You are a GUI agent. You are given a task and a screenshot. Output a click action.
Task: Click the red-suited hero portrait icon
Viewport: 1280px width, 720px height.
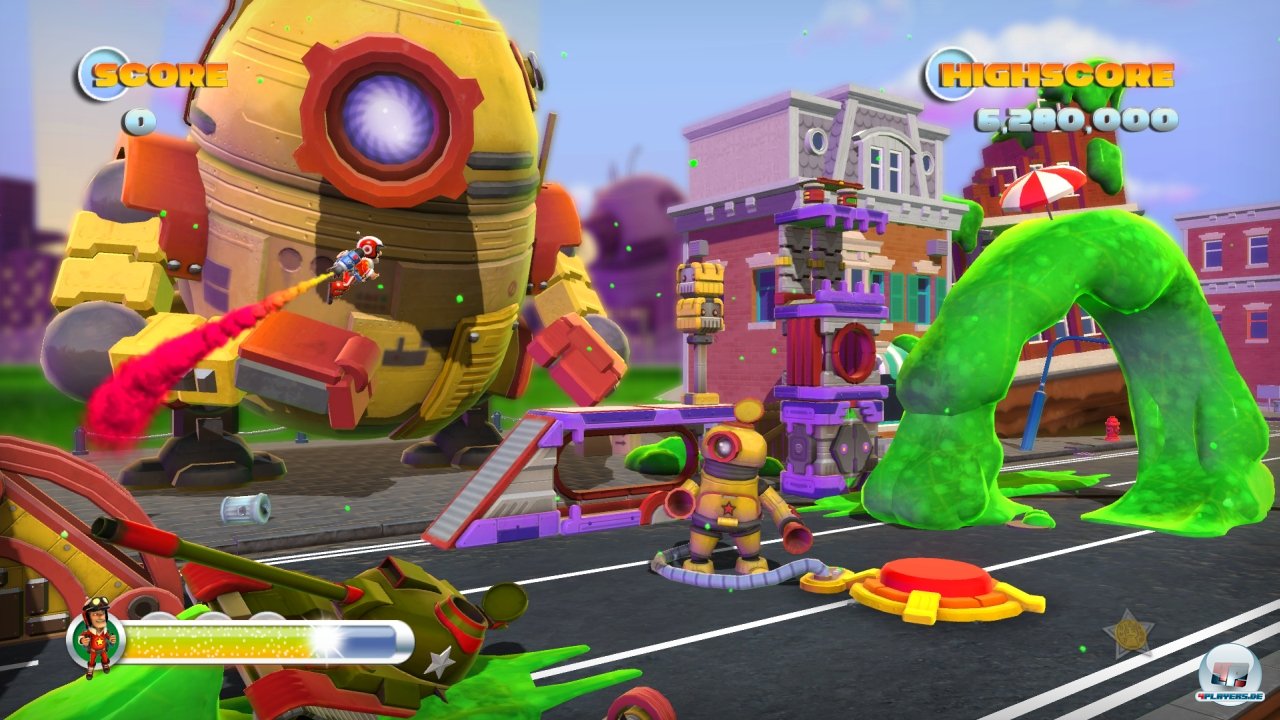click(96, 638)
